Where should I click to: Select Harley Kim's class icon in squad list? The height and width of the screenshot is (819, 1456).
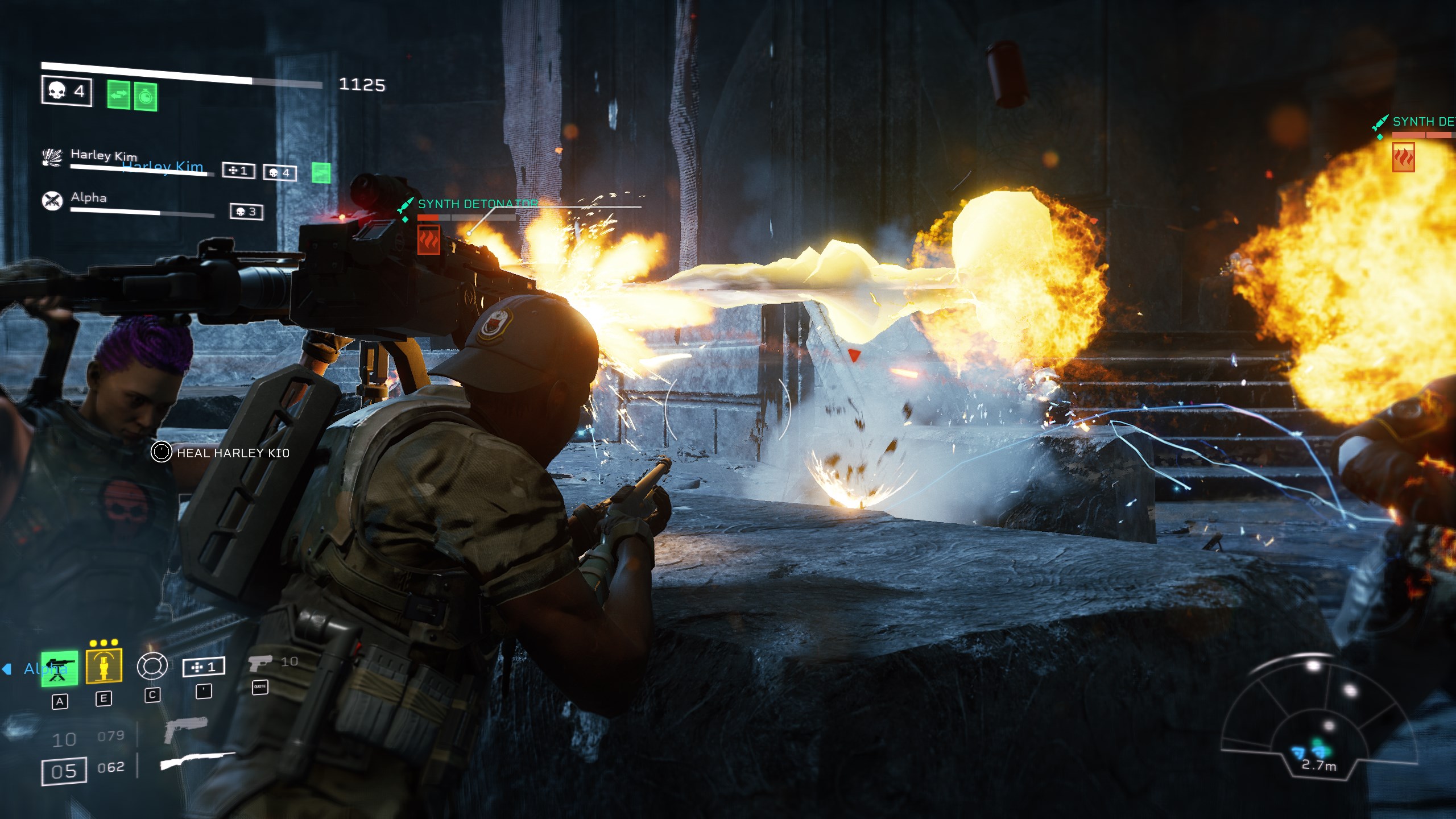pos(52,158)
